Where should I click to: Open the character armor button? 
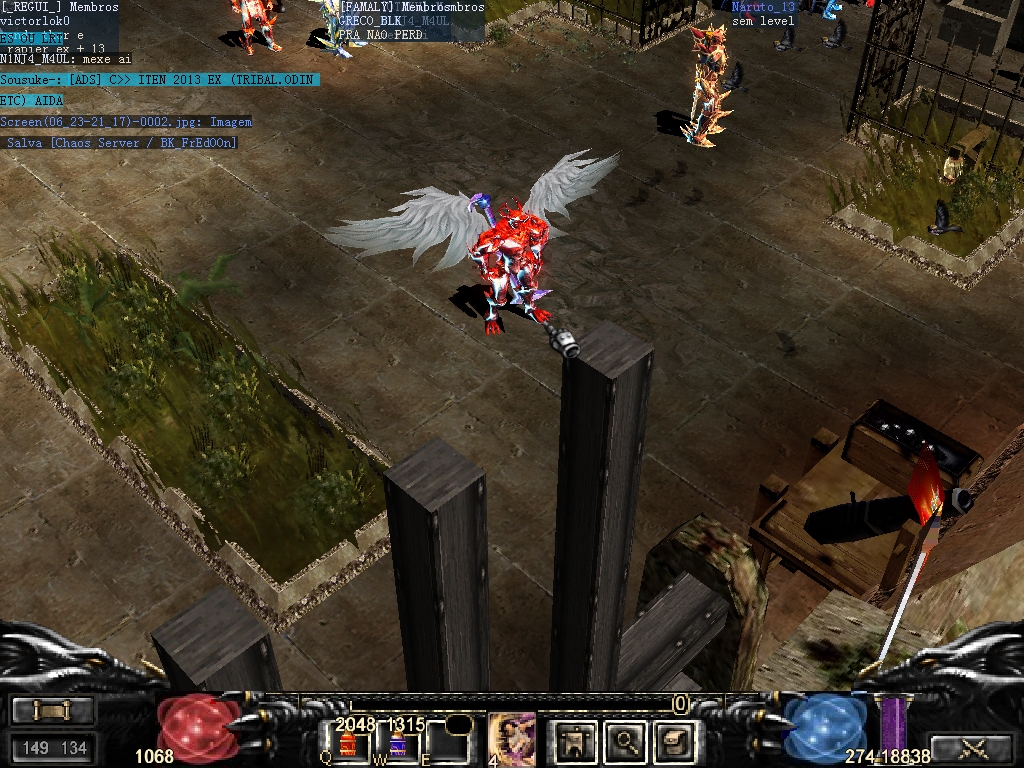[576, 741]
